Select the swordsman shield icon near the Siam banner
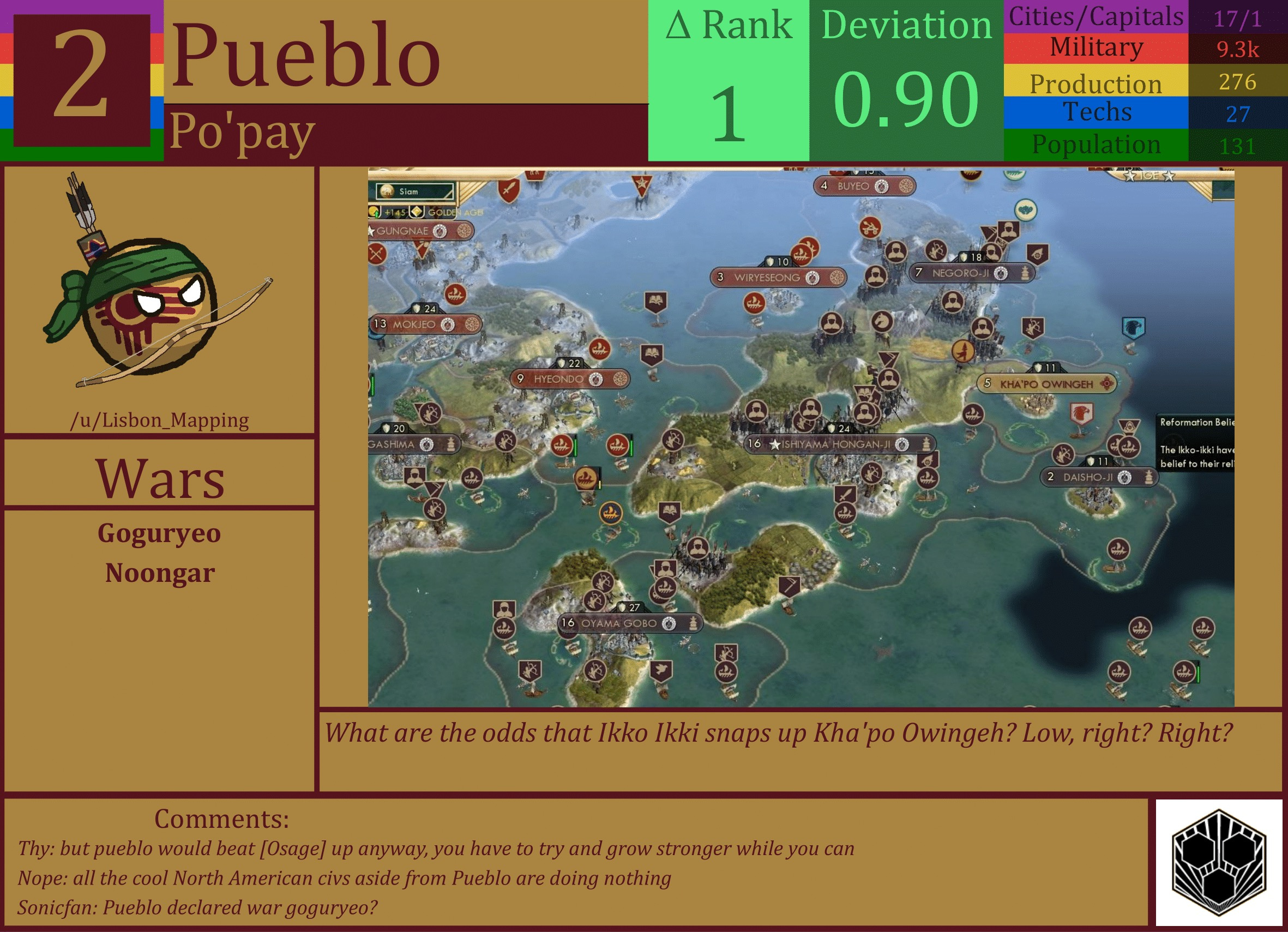This screenshot has height=932, width=1288. point(509,190)
